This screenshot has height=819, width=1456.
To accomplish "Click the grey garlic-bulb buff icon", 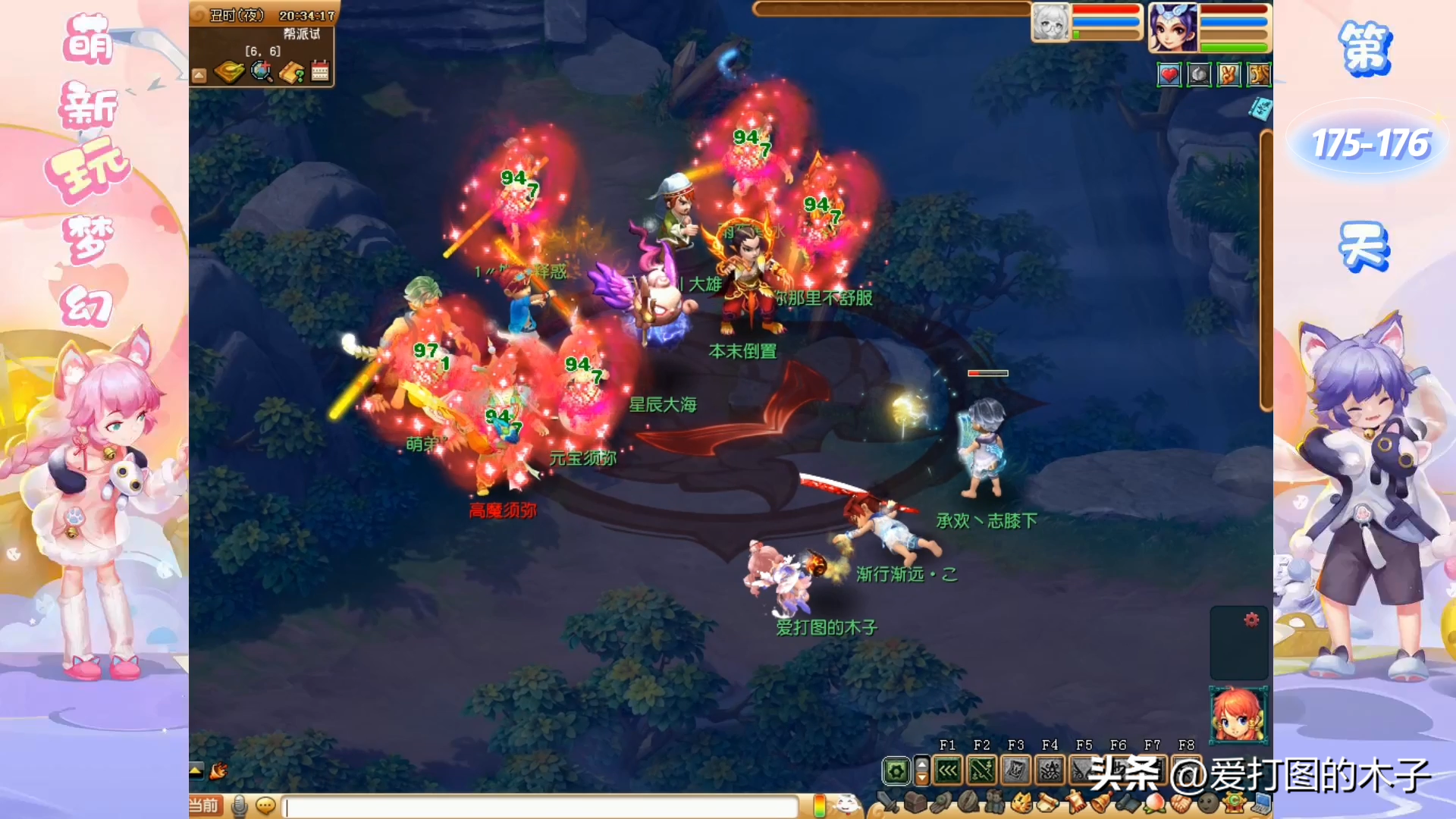I will tap(1199, 74).
